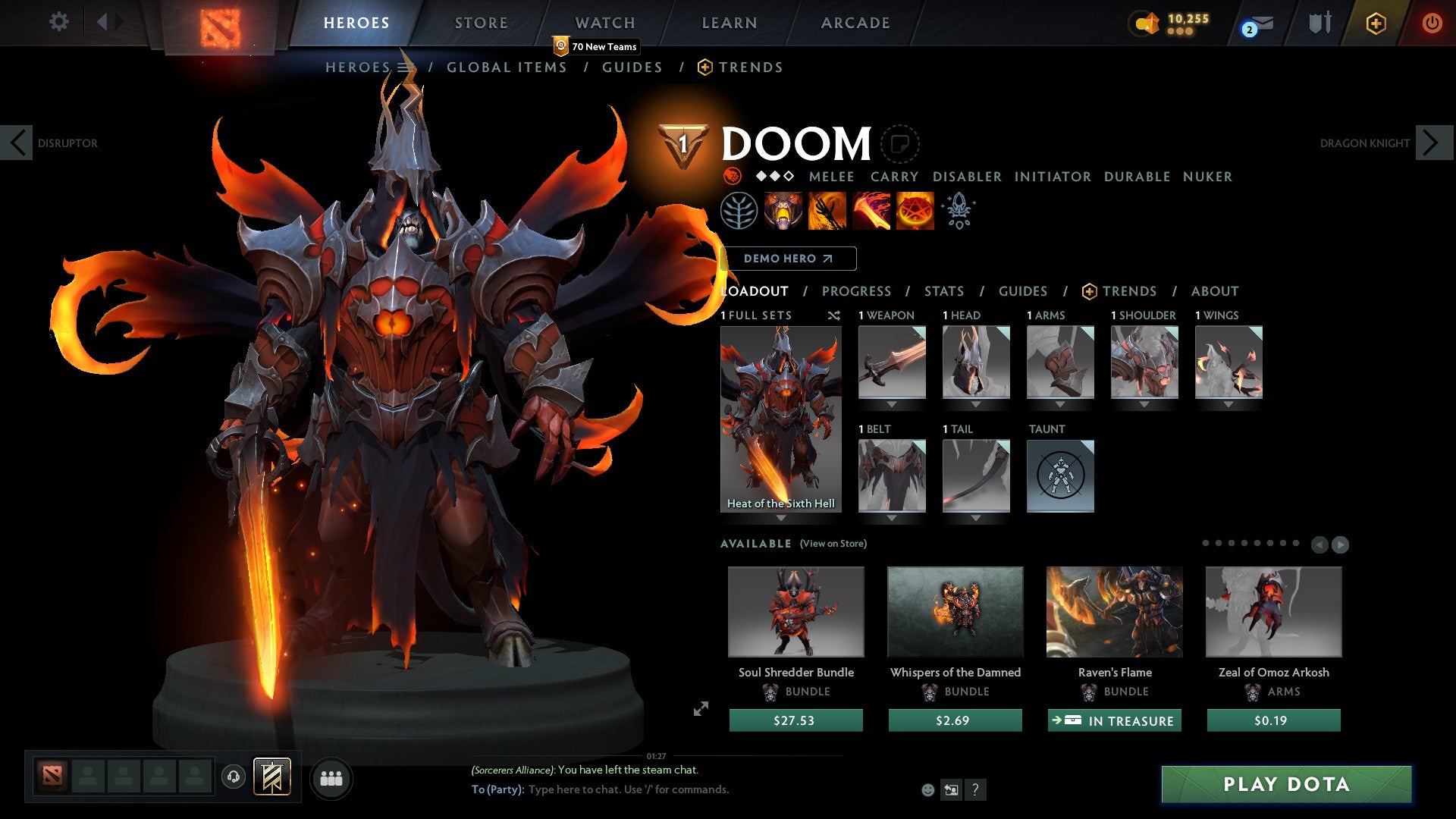Enable the Guild banner panel
The height and width of the screenshot is (819, 1456).
tap(271, 777)
